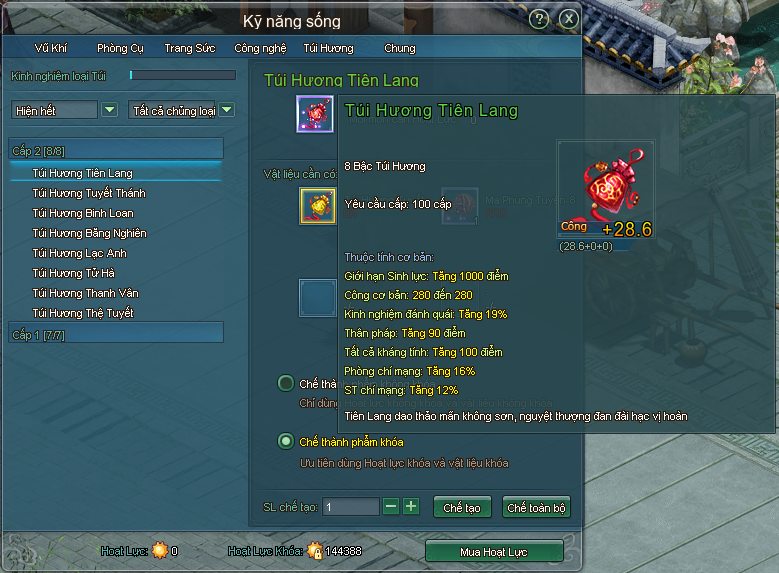Switch to the Phòng Cụ tab

pyautogui.click(x=120, y=48)
